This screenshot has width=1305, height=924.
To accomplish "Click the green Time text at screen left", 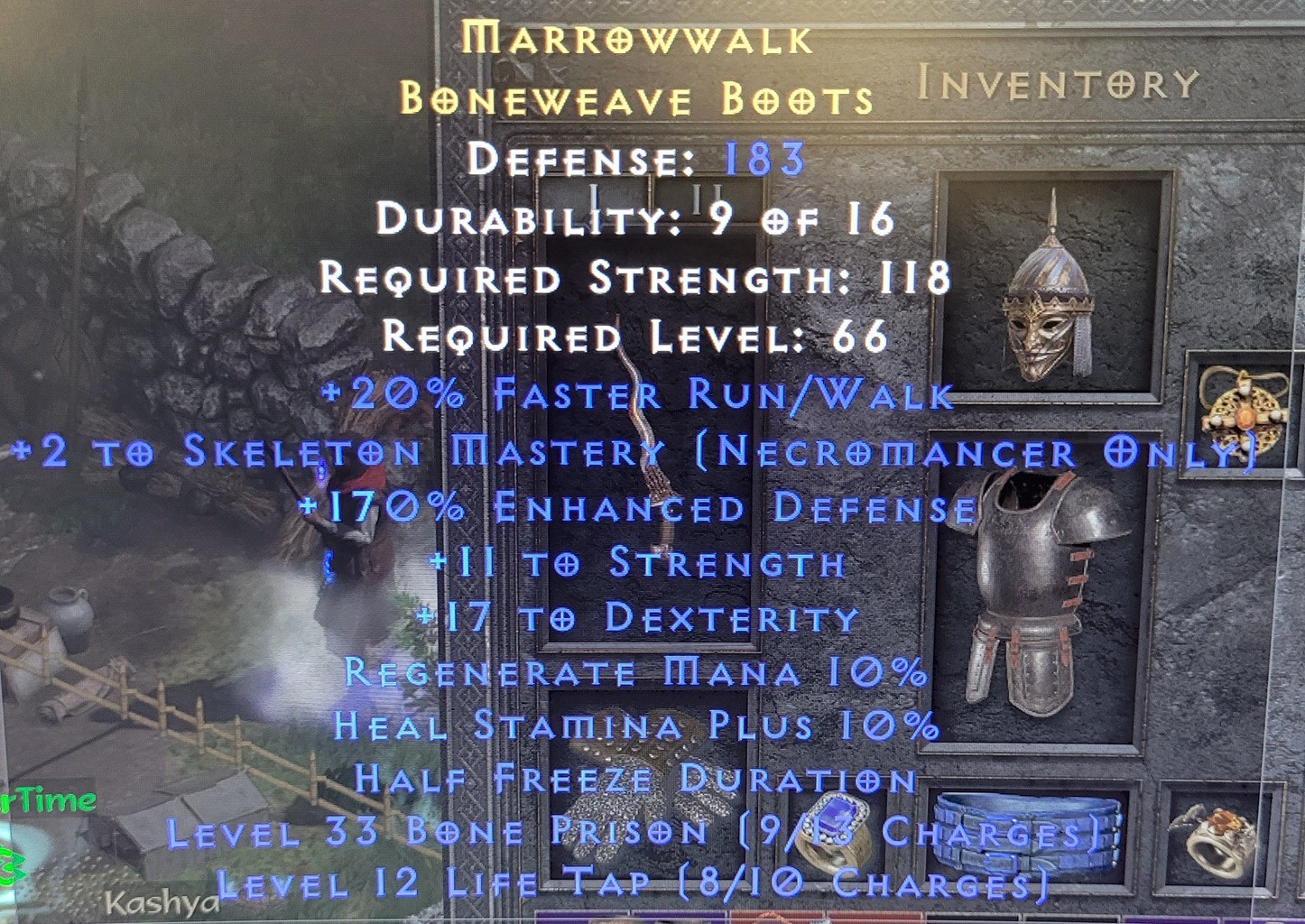I will click(50, 798).
